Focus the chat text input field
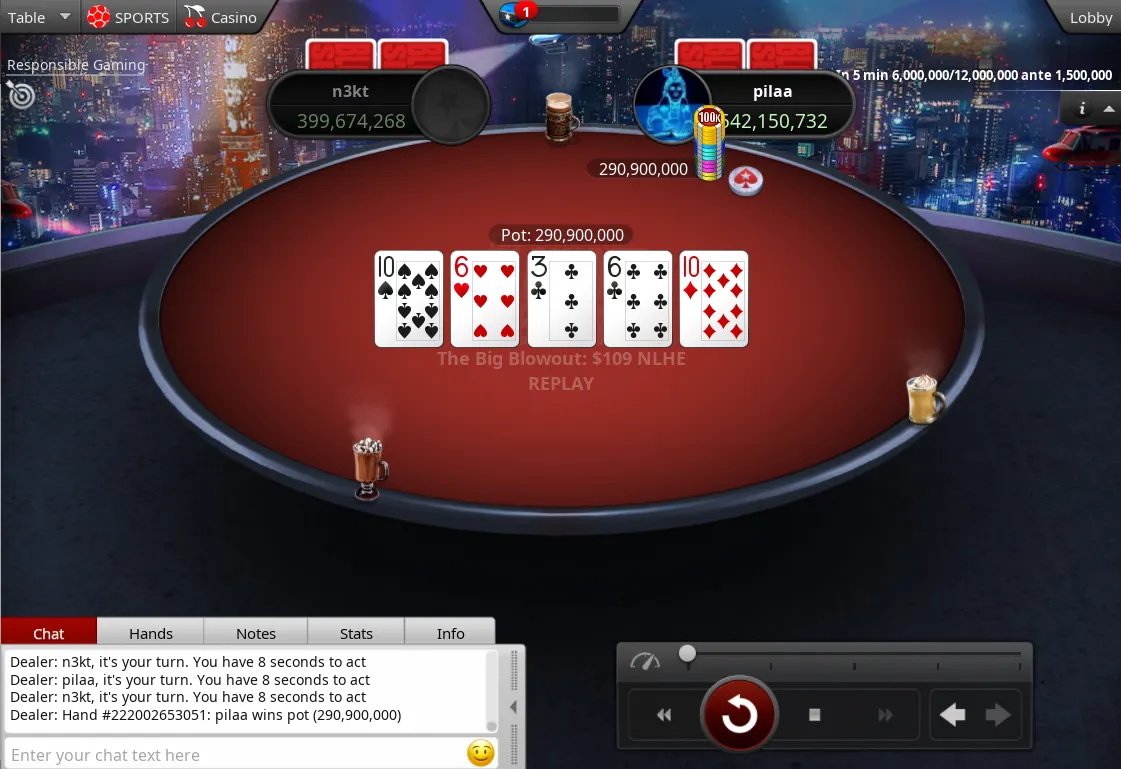Screen dimensions: 1121x769 pos(235,754)
